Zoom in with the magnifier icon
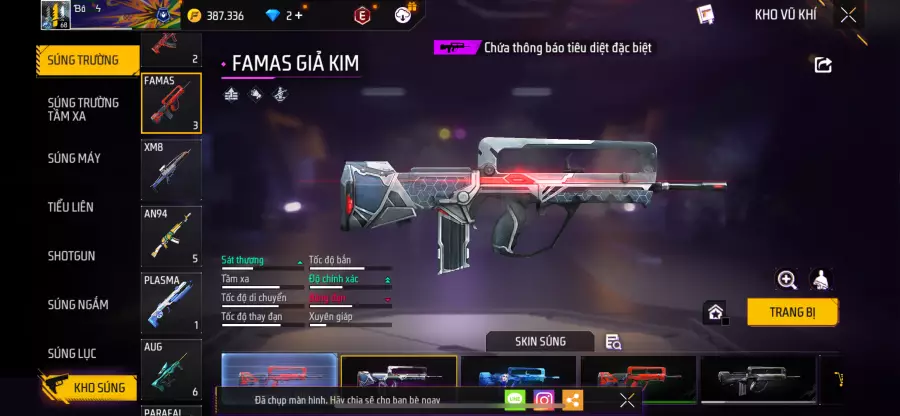 coord(786,280)
